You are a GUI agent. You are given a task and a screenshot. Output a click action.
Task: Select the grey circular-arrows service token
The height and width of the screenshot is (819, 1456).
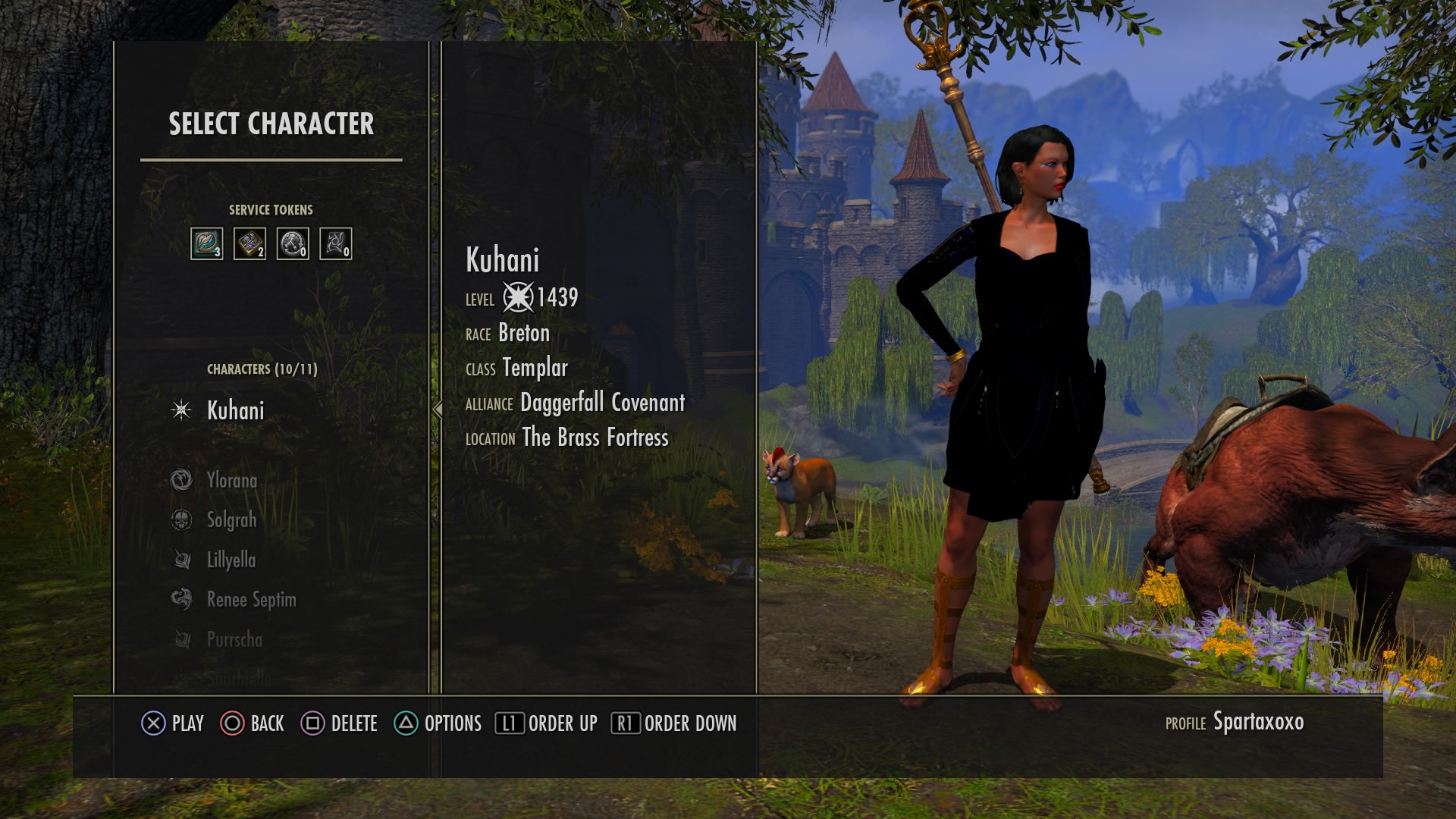coord(293,243)
